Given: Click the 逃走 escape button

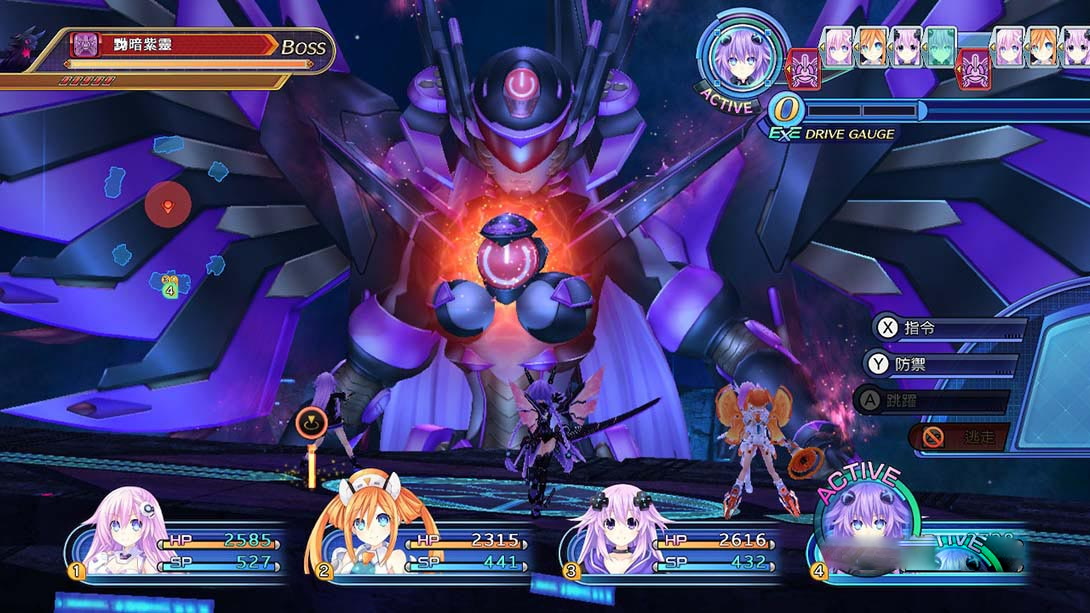Looking at the screenshot, I should click(x=960, y=437).
